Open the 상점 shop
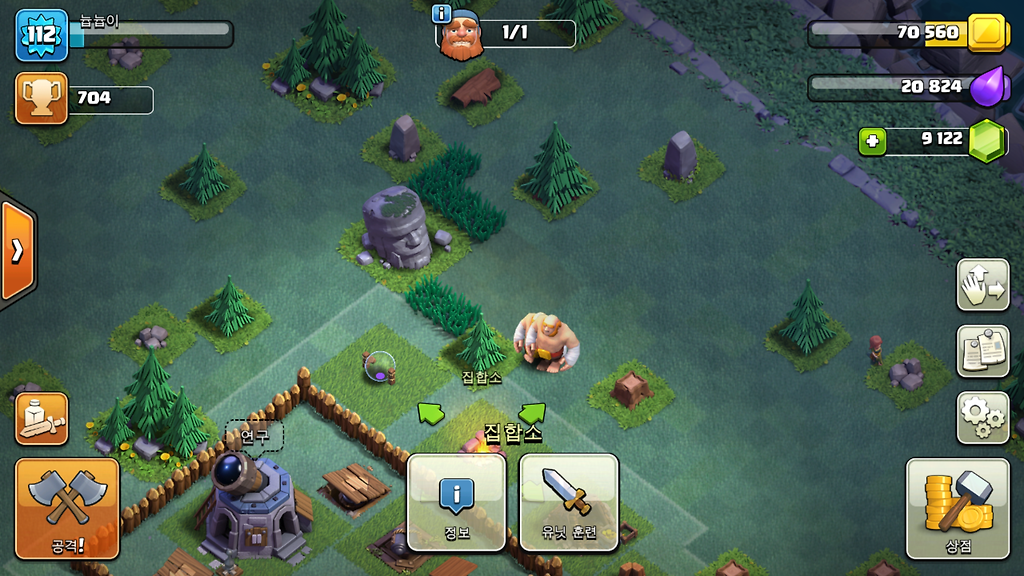This screenshot has height=576, width=1024. (957, 508)
